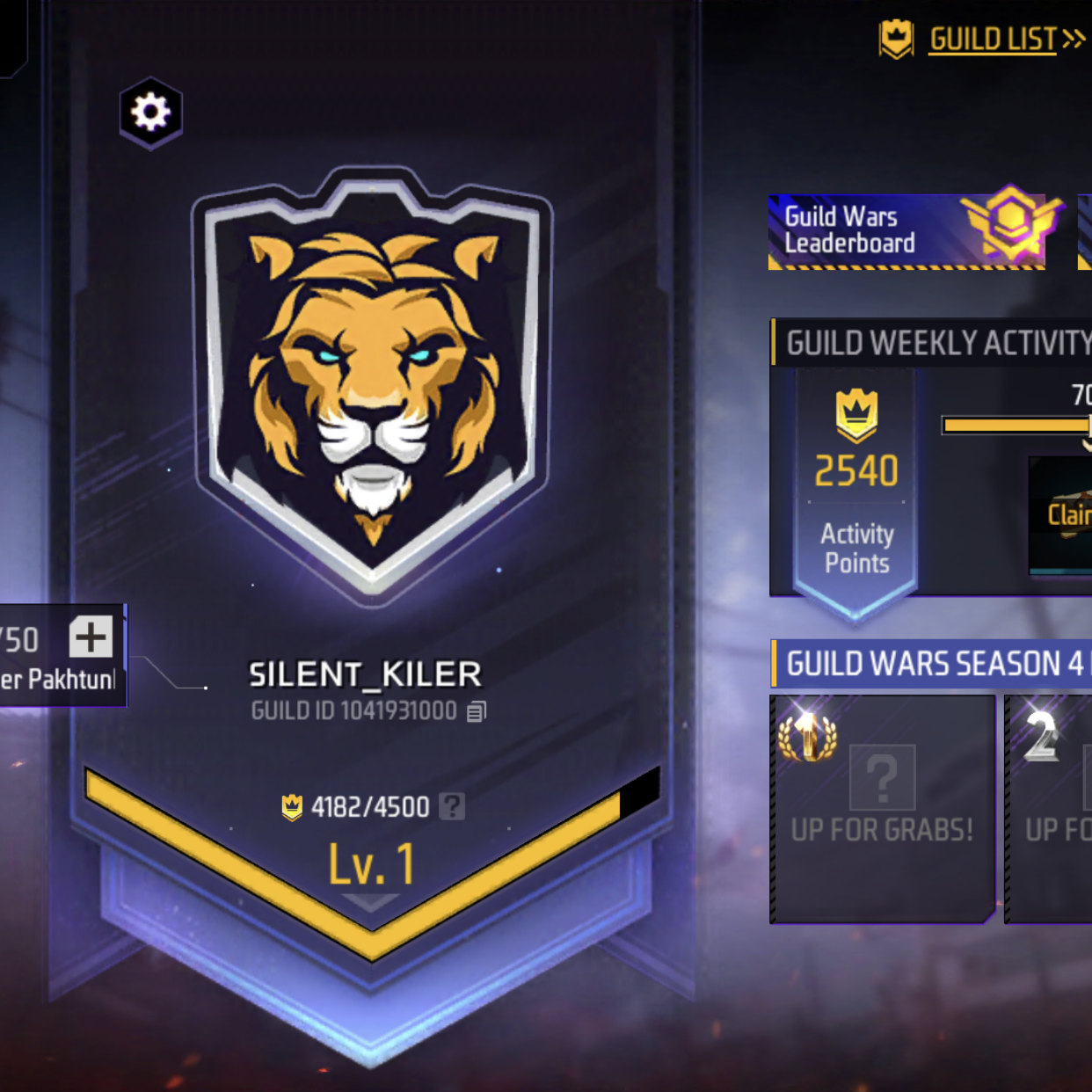Open the Guild Wars Leaderboard banner
Image resolution: width=1092 pixels, height=1092 pixels.
(906, 231)
